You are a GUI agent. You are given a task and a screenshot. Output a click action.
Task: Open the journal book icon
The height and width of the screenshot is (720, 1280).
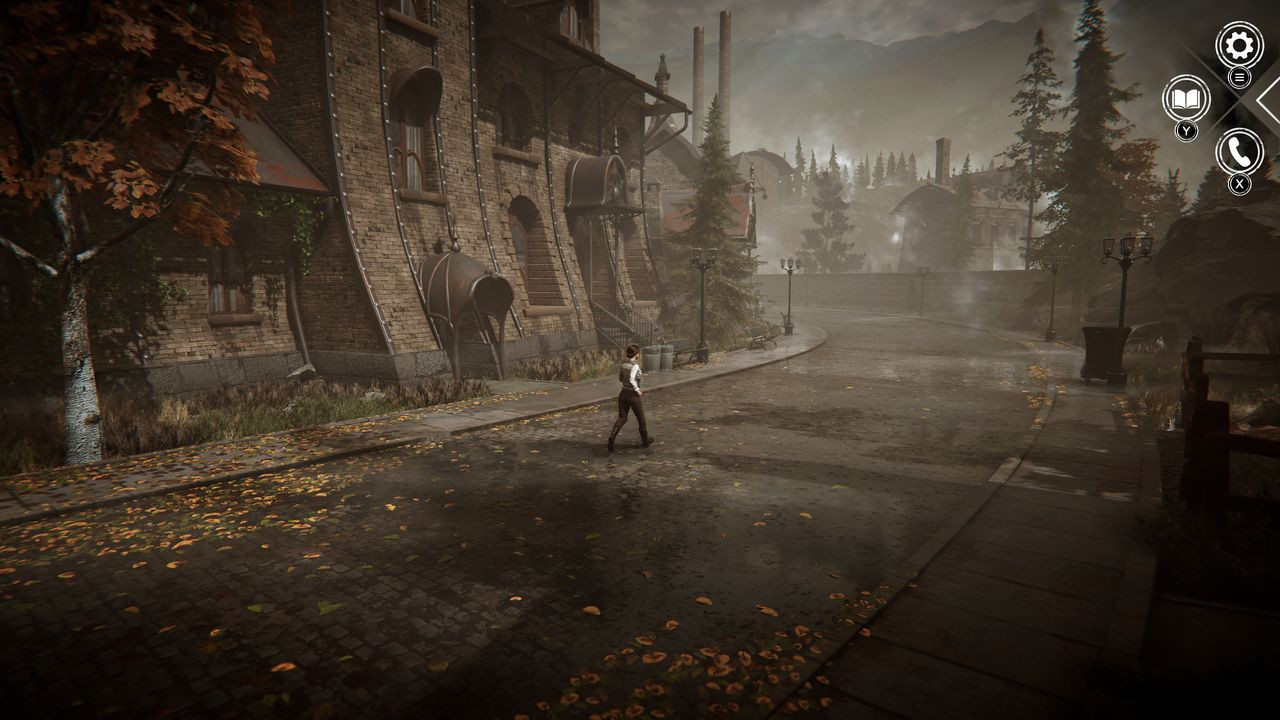coord(1186,99)
